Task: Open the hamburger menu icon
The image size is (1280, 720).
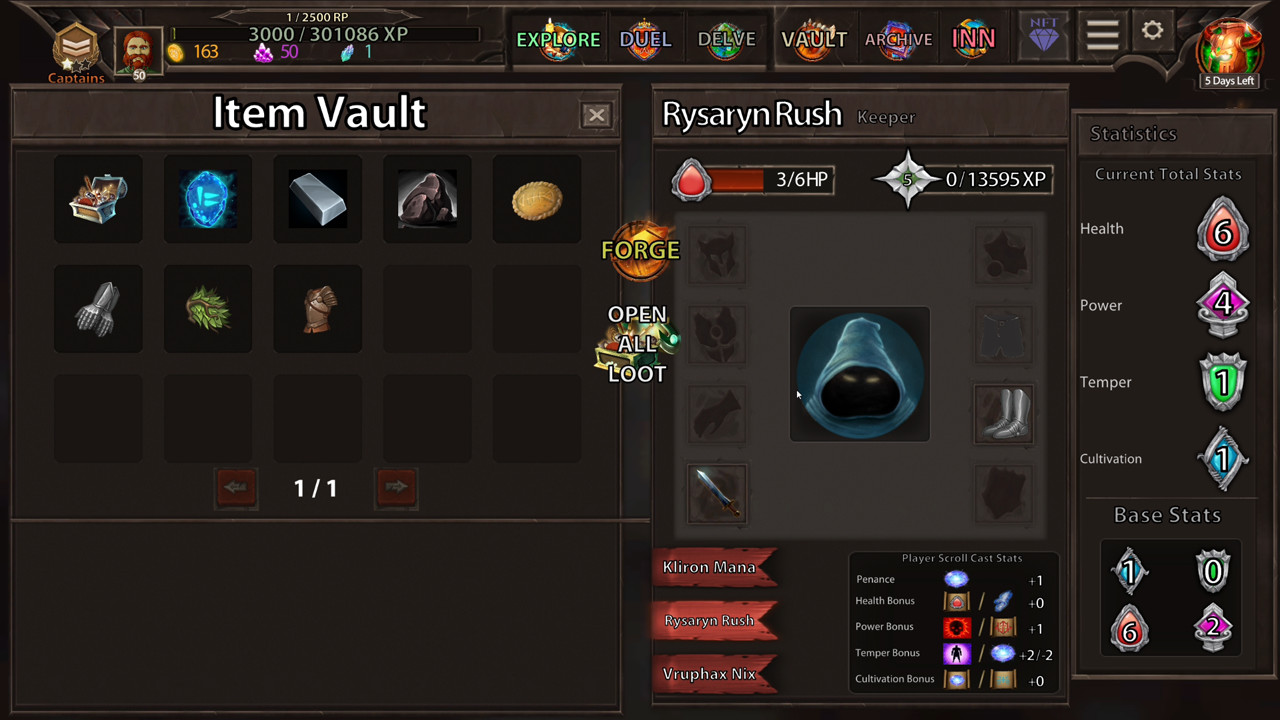Action: (x=1102, y=33)
